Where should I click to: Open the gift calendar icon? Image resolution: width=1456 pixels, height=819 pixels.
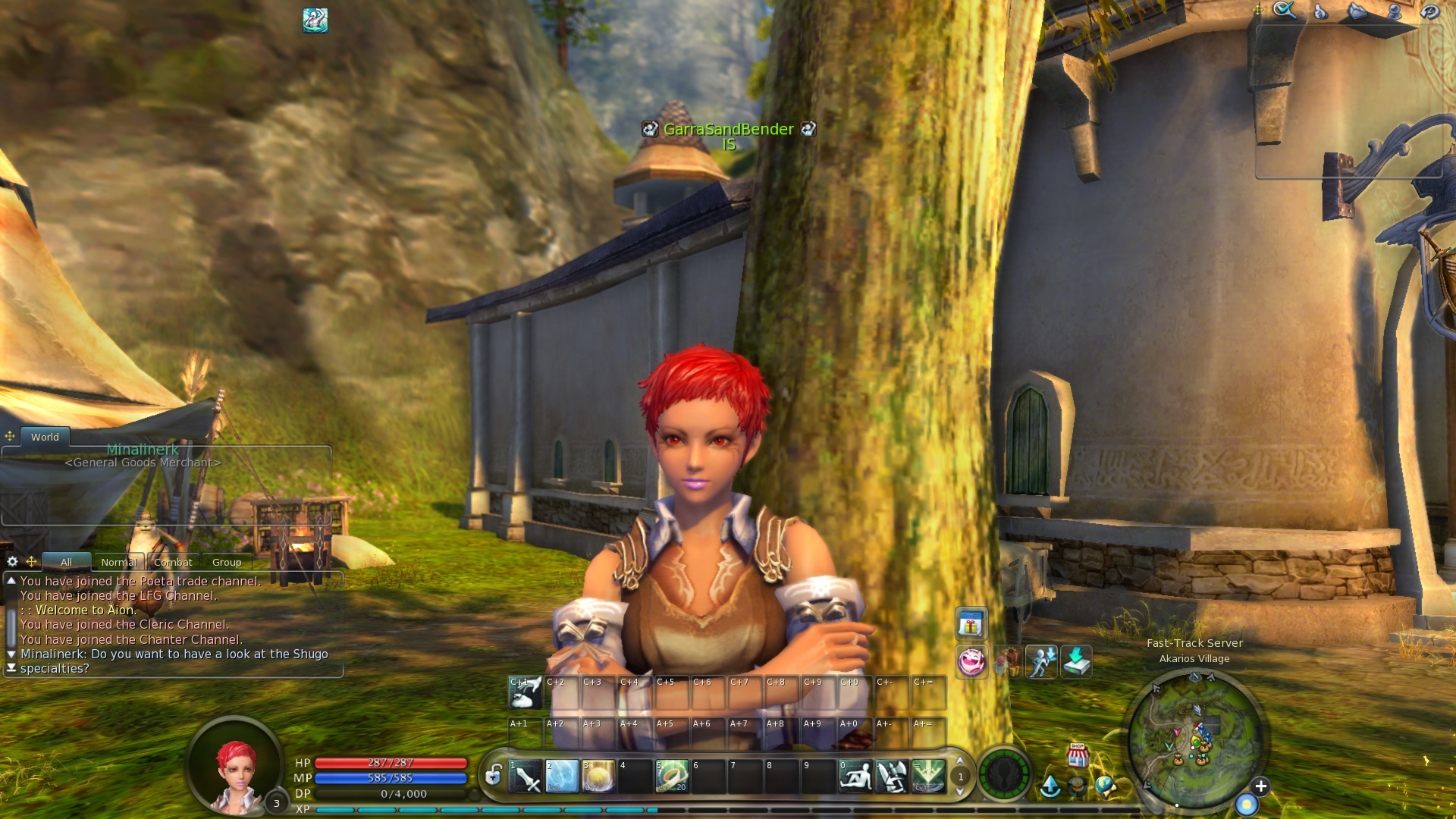[971, 625]
